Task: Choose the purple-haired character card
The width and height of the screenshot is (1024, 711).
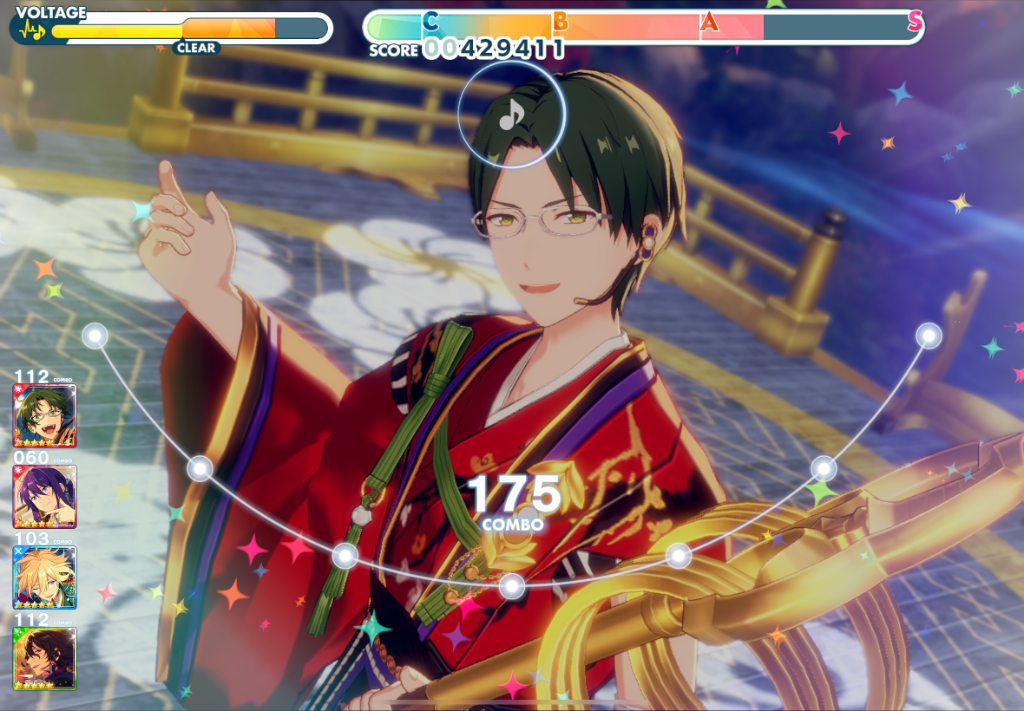Action: pyautogui.click(x=45, y=496)
